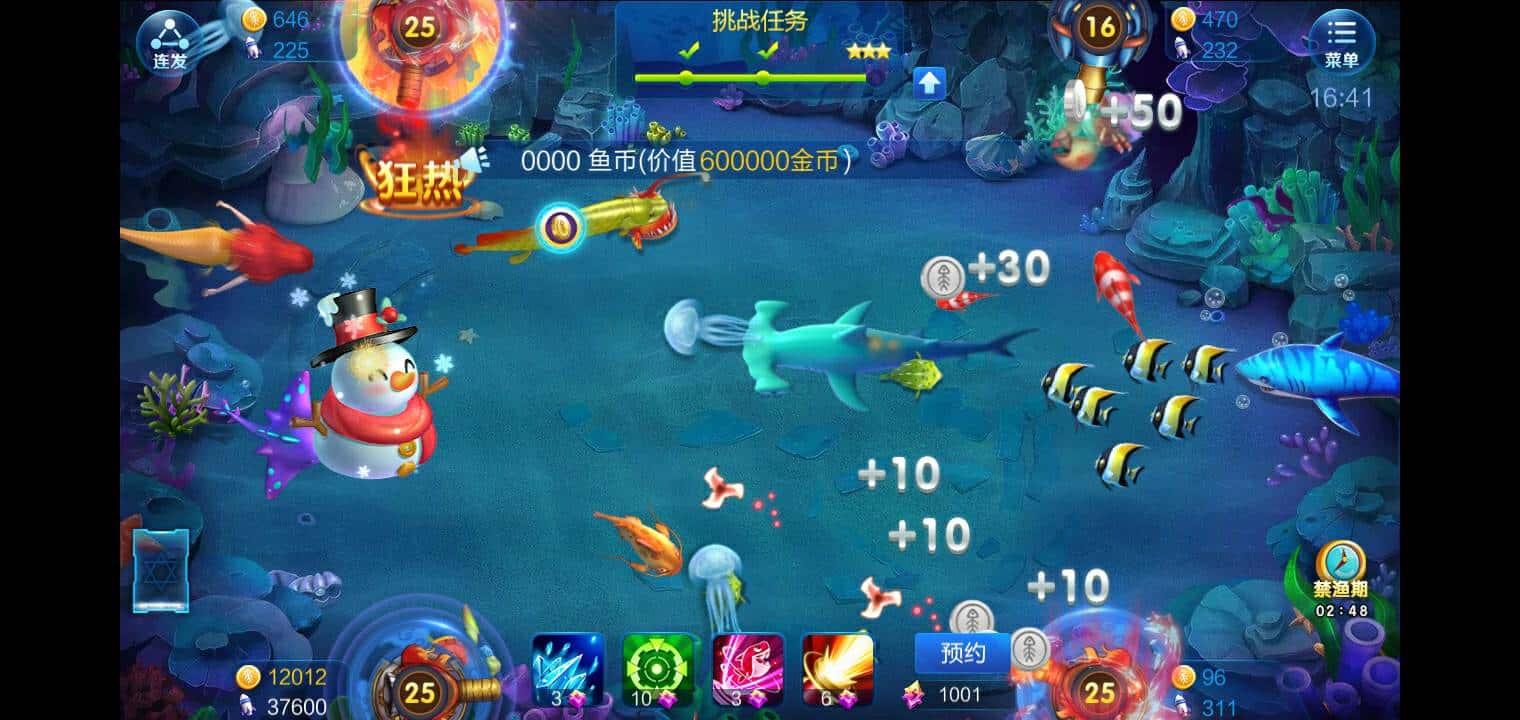
Task: Select the glowing cannon at top left
Action: pos(420,55)
